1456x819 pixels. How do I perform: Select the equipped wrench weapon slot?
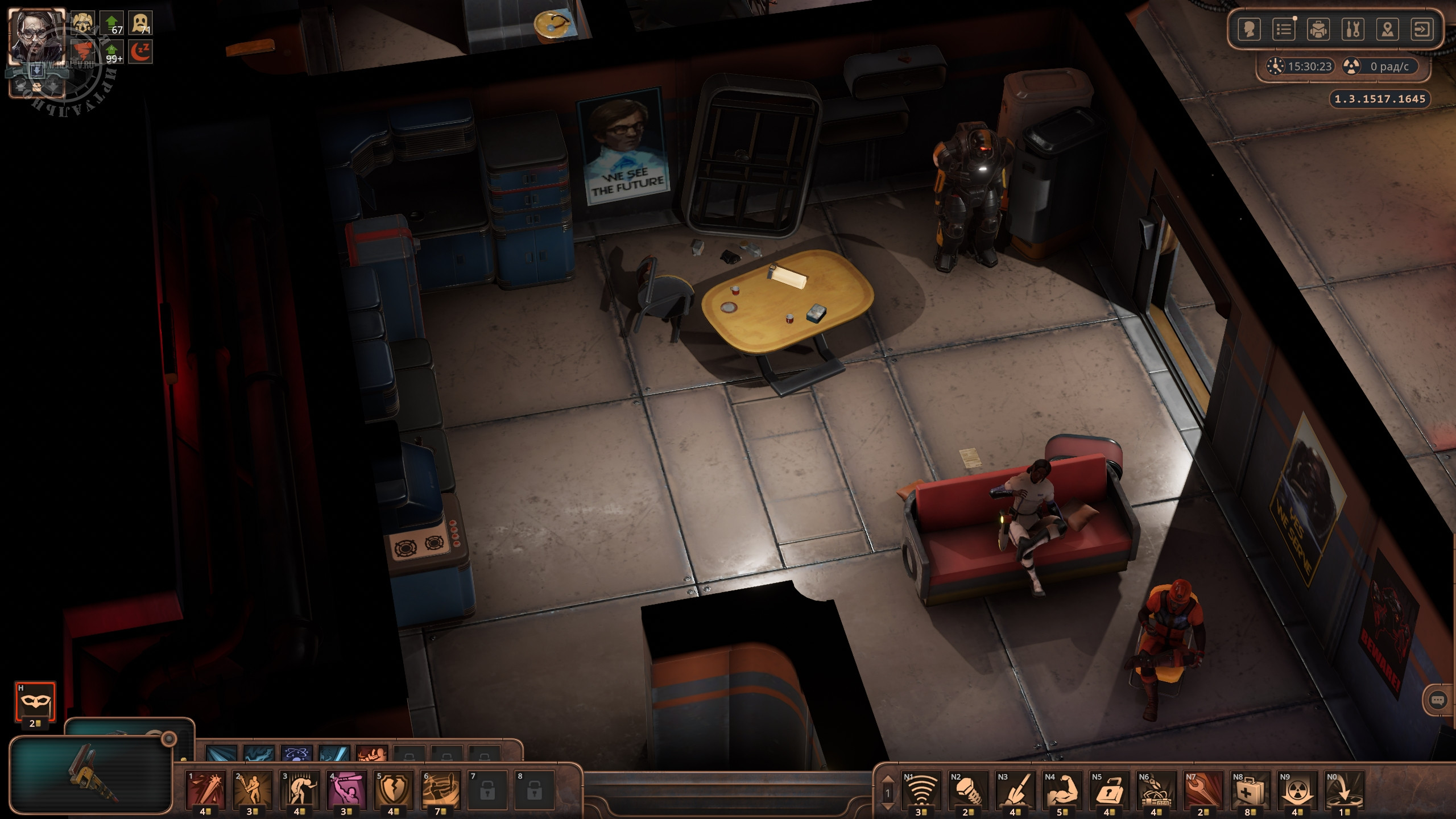91,775
